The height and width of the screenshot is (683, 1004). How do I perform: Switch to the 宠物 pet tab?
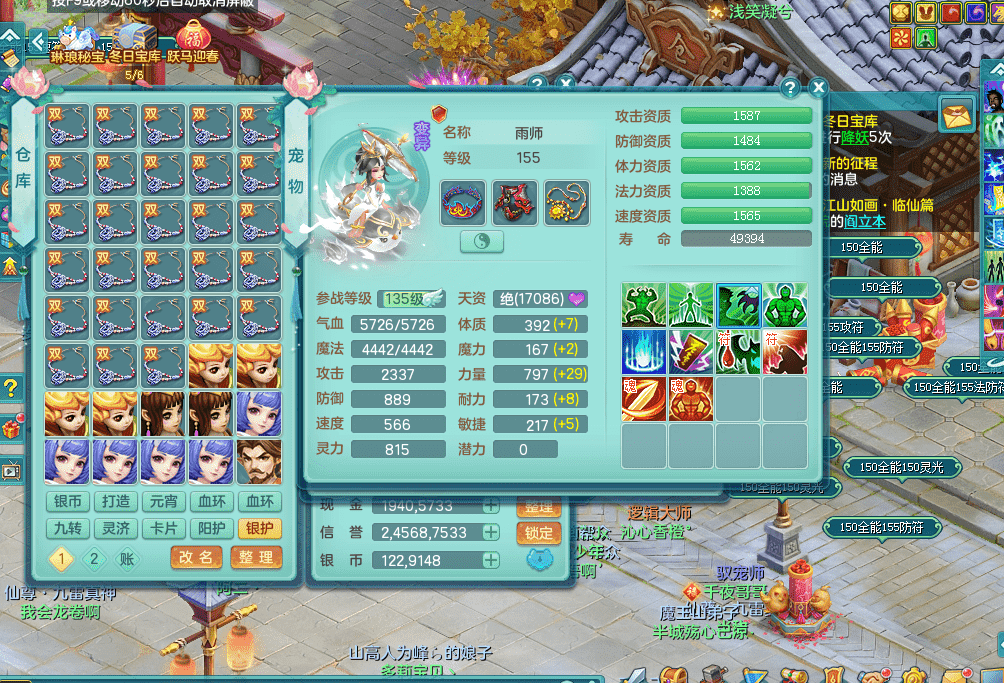[x=296, y=168]
